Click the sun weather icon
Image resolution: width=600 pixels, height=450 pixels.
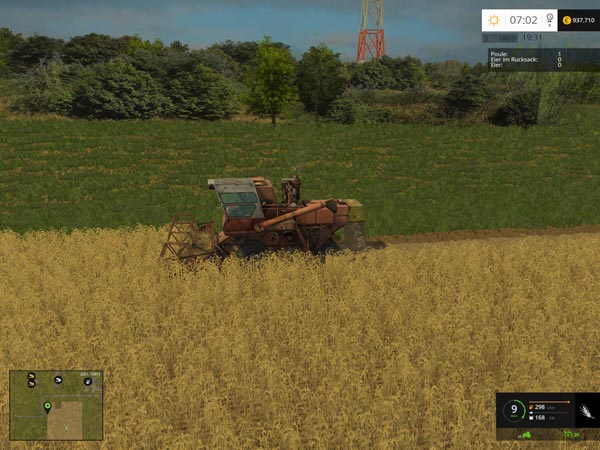pos(494,20)
